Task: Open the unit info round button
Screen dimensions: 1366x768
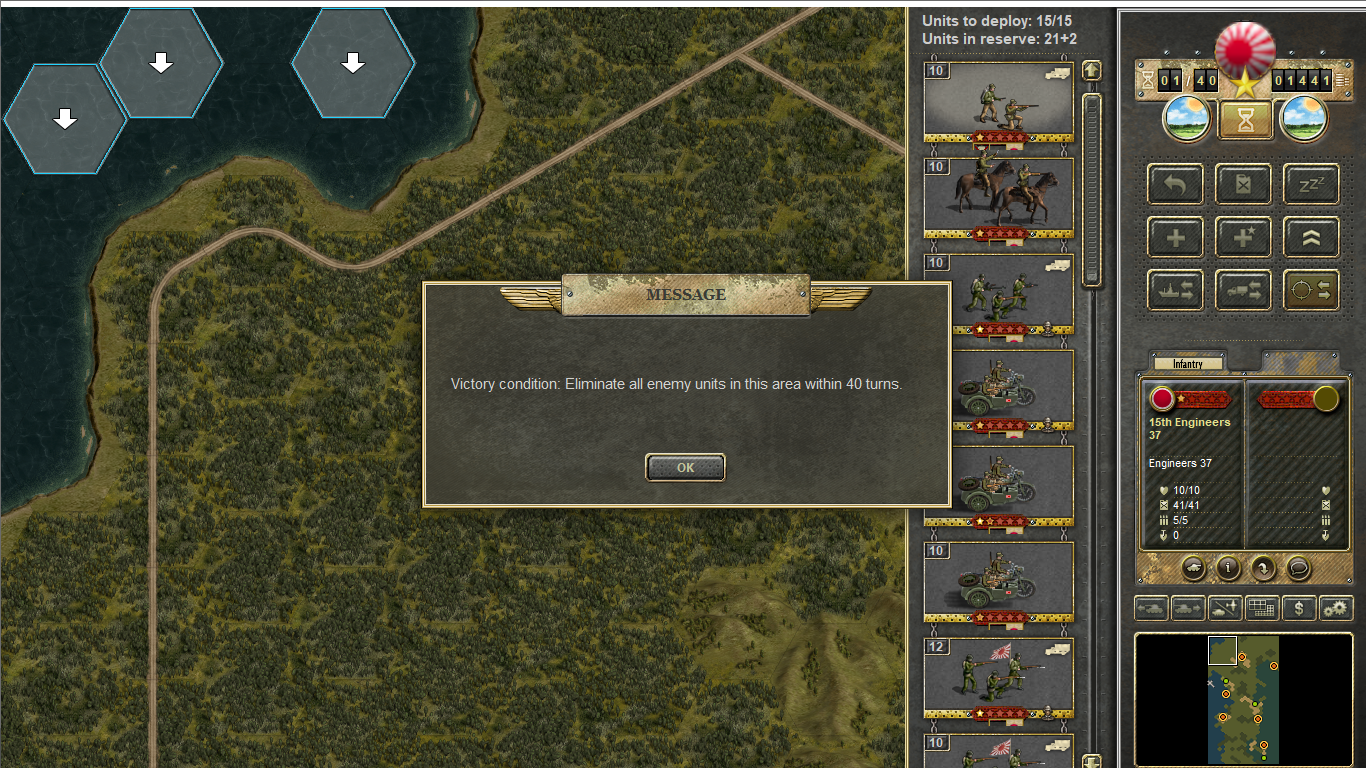Action: pyautogui.click(x=1228, y=568)
